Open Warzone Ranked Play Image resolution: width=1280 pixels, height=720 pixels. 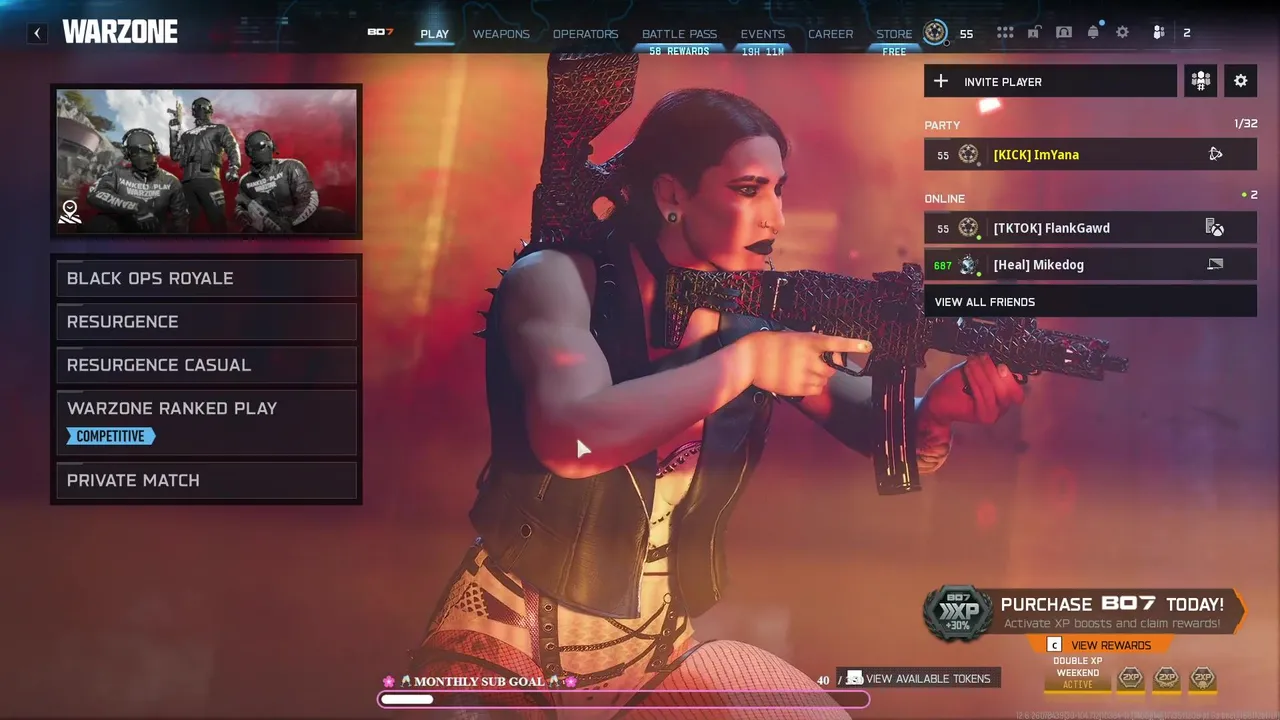pos(206,421)
